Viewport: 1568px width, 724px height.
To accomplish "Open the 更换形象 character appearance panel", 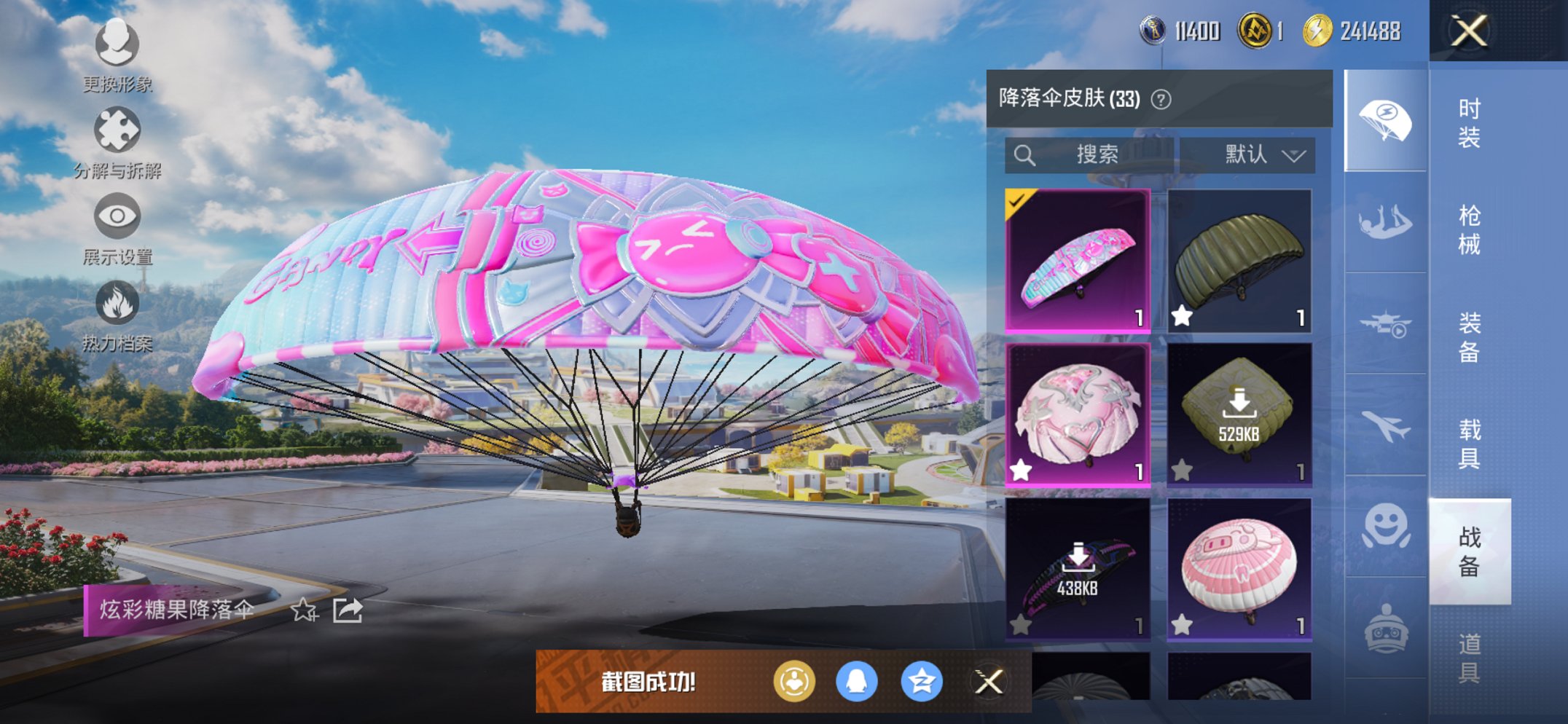I will [117, 45].
